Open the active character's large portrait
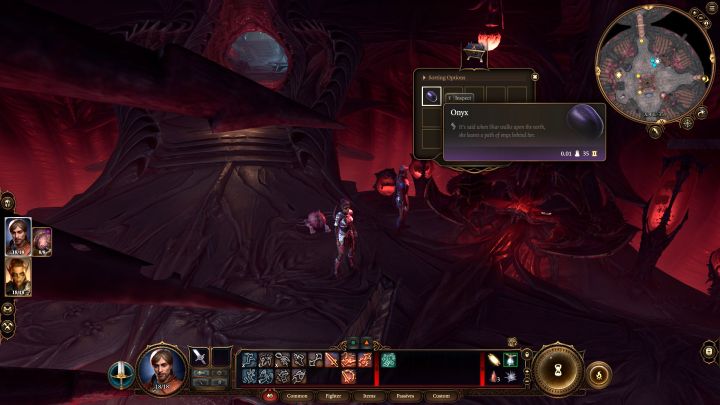720x405 pixels. point(162,368)
